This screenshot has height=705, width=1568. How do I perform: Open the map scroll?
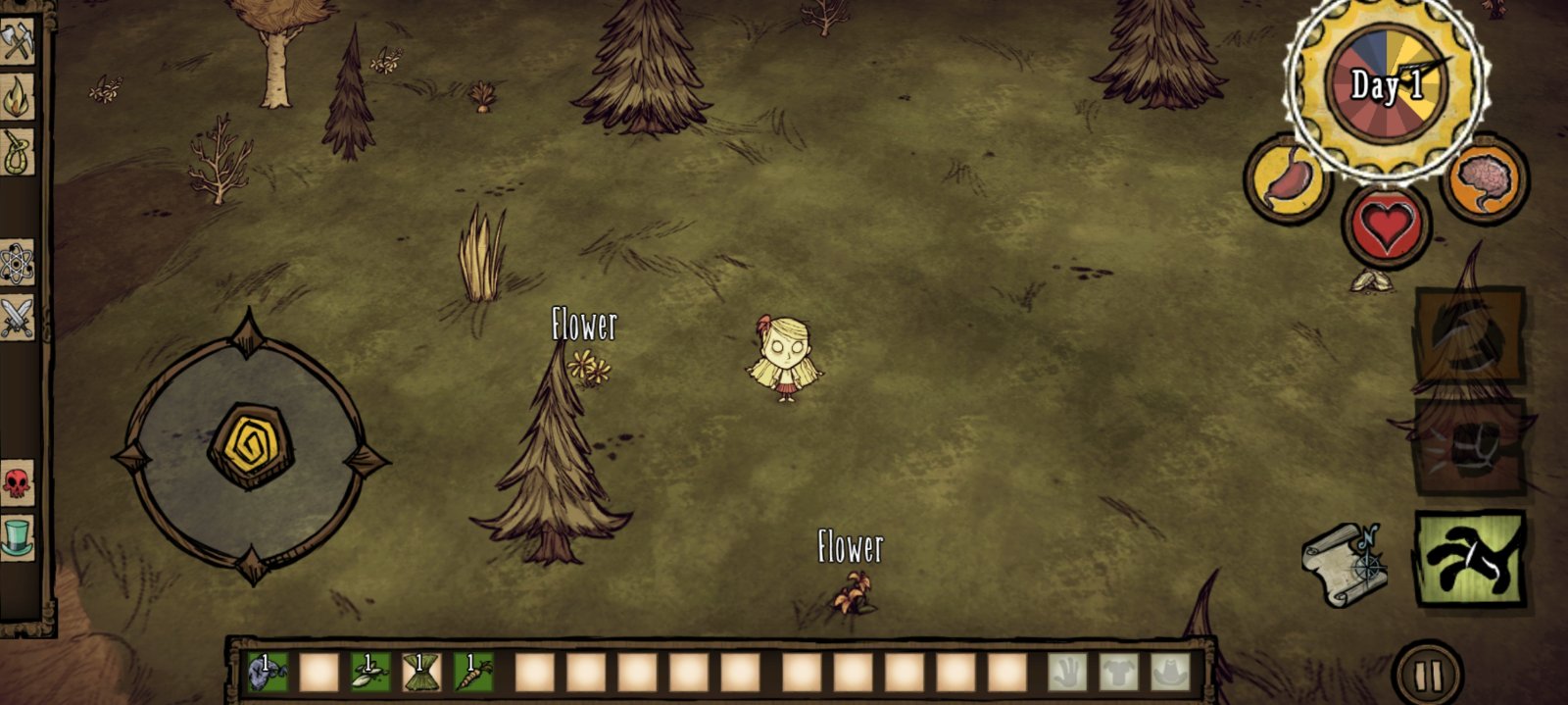click(x=1345, y=564)
